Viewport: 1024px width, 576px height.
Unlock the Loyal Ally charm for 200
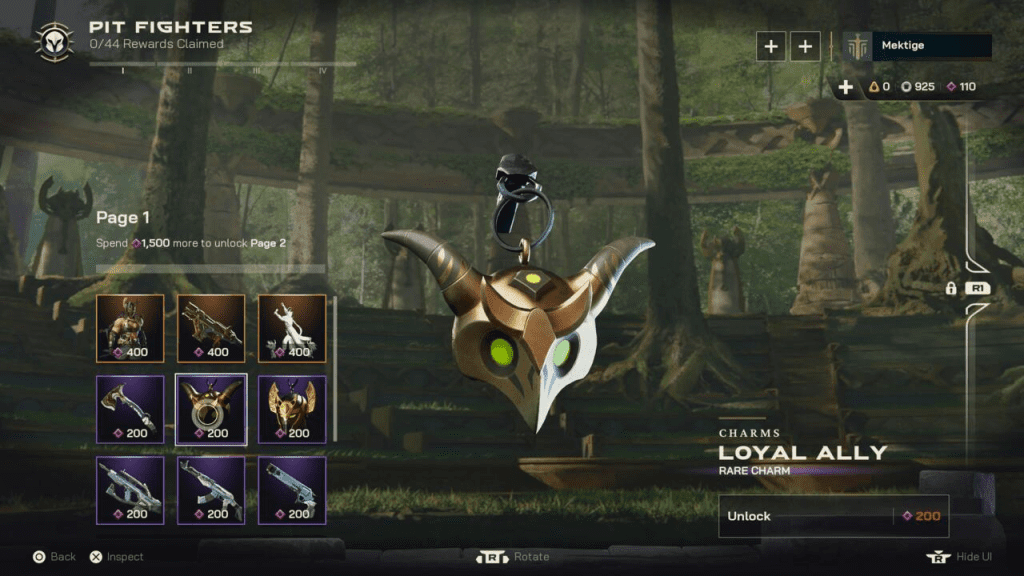click(x=833, y=516)
